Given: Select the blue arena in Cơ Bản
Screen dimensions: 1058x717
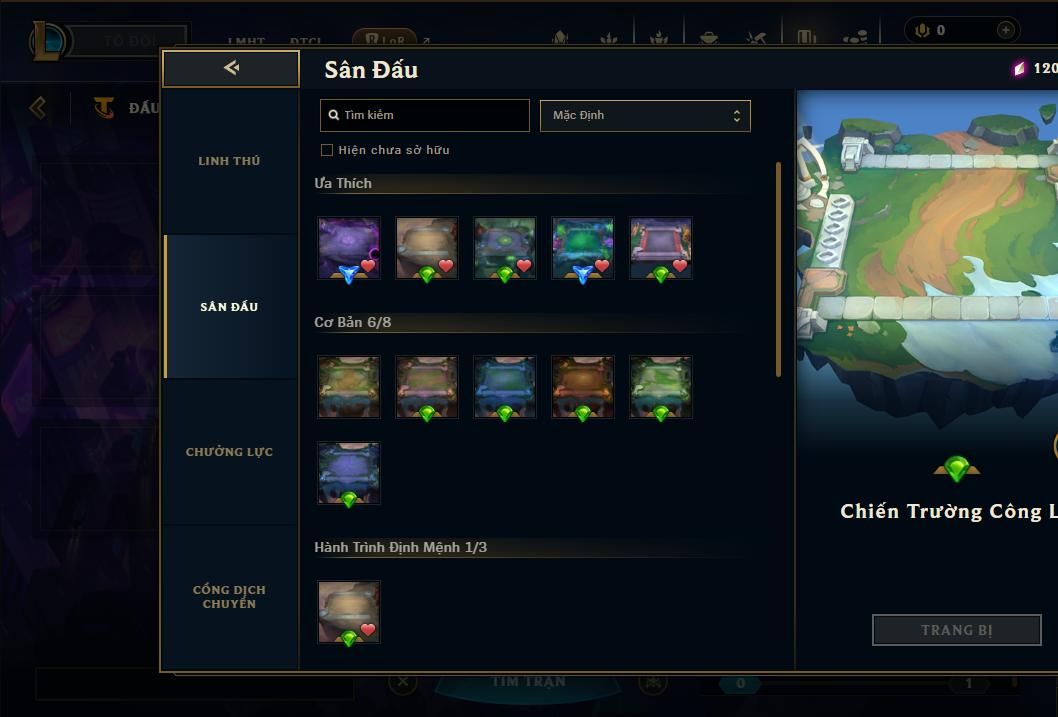Looking at the screenshot, I should 505,386.
